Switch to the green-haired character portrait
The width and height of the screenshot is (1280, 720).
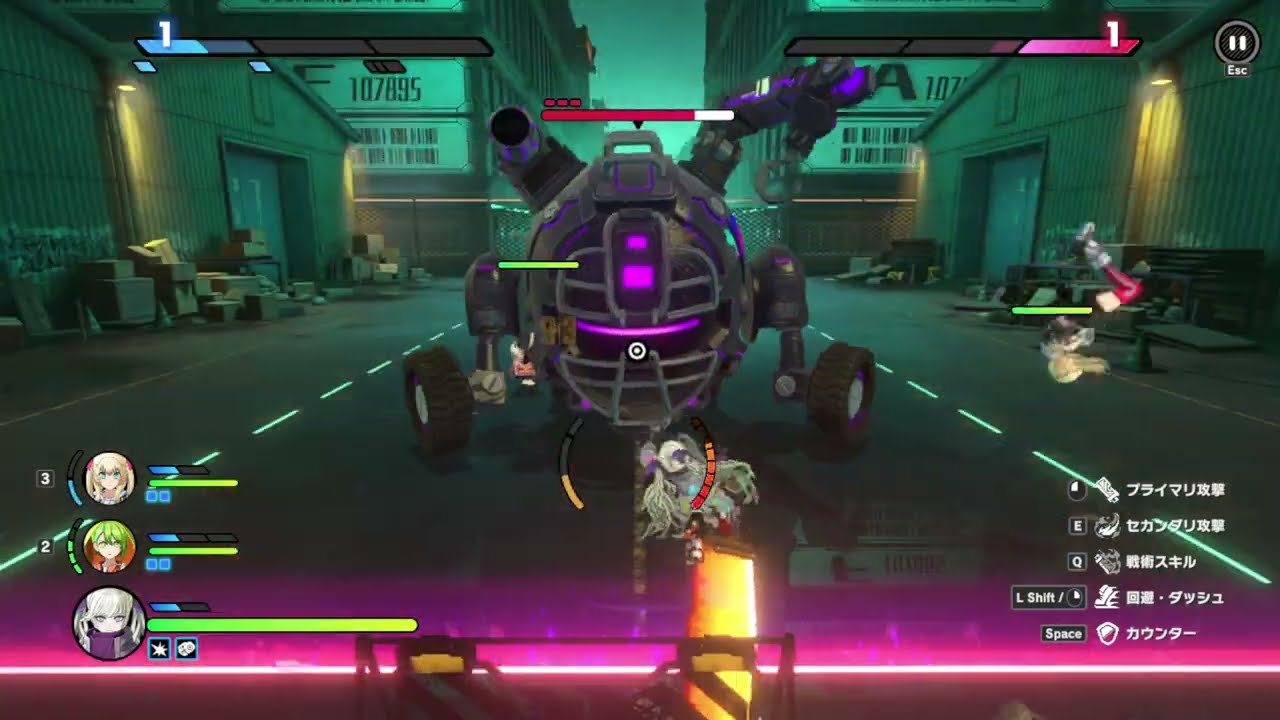(108, 546)
